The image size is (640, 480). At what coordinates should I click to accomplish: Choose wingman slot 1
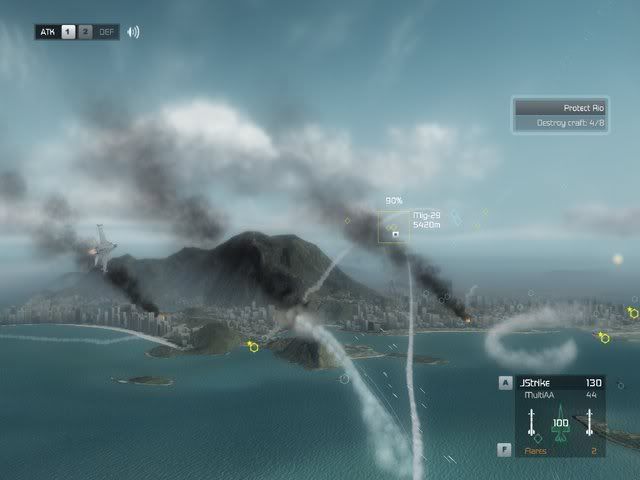[68, 32]
